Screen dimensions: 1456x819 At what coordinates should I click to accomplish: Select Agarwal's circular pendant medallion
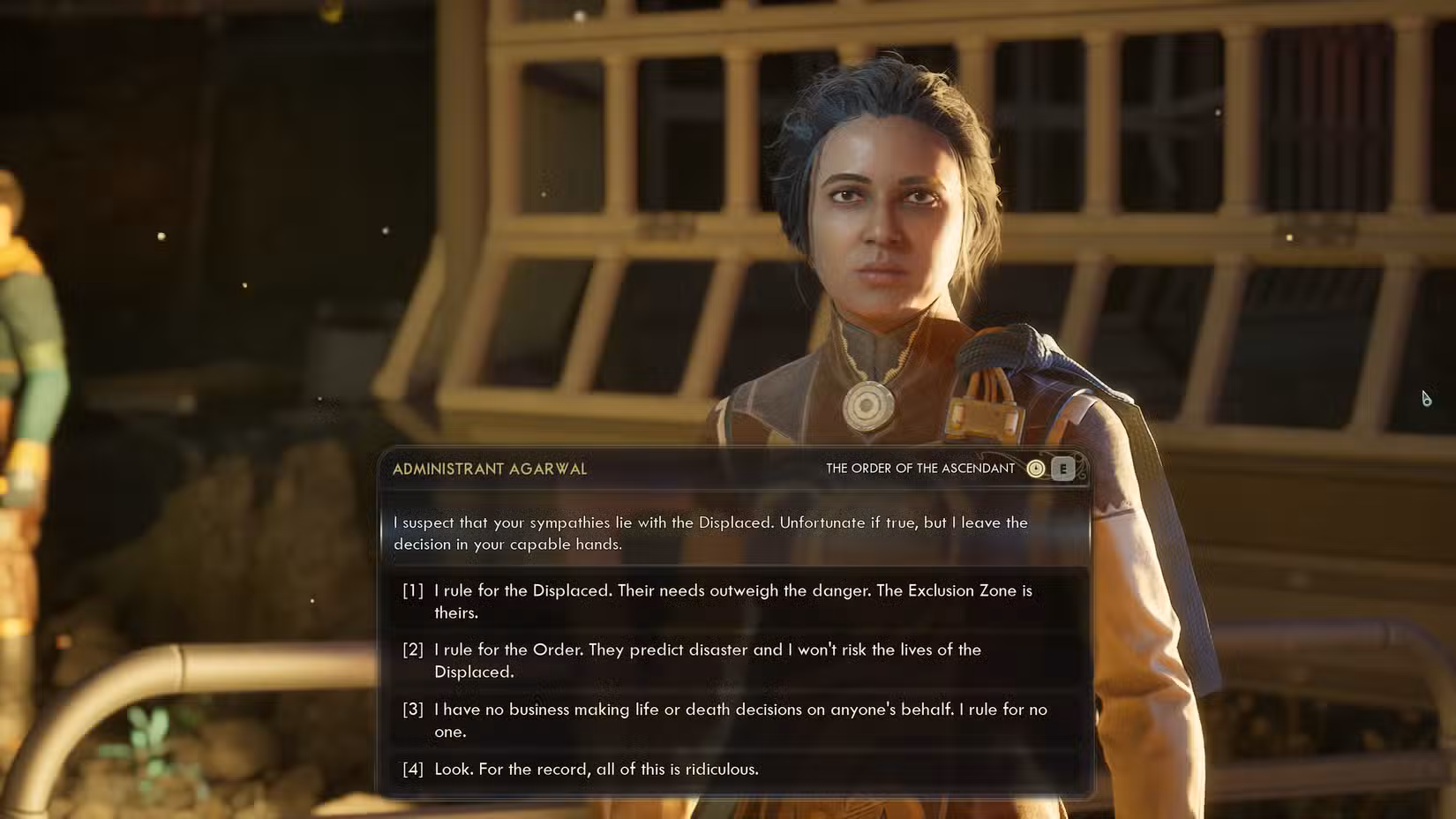866,404
